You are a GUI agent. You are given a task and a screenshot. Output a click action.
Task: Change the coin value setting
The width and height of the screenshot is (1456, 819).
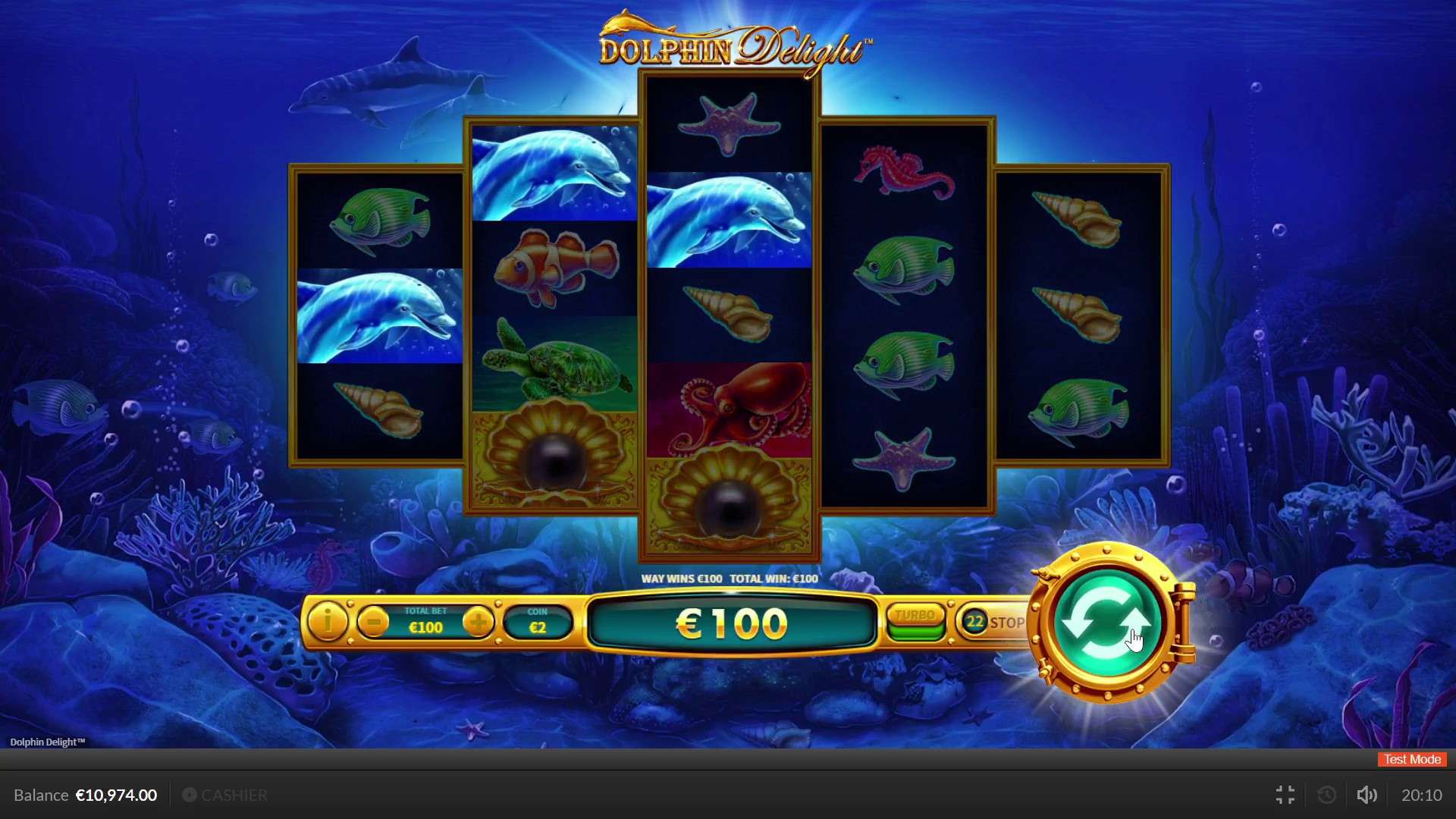538,623
